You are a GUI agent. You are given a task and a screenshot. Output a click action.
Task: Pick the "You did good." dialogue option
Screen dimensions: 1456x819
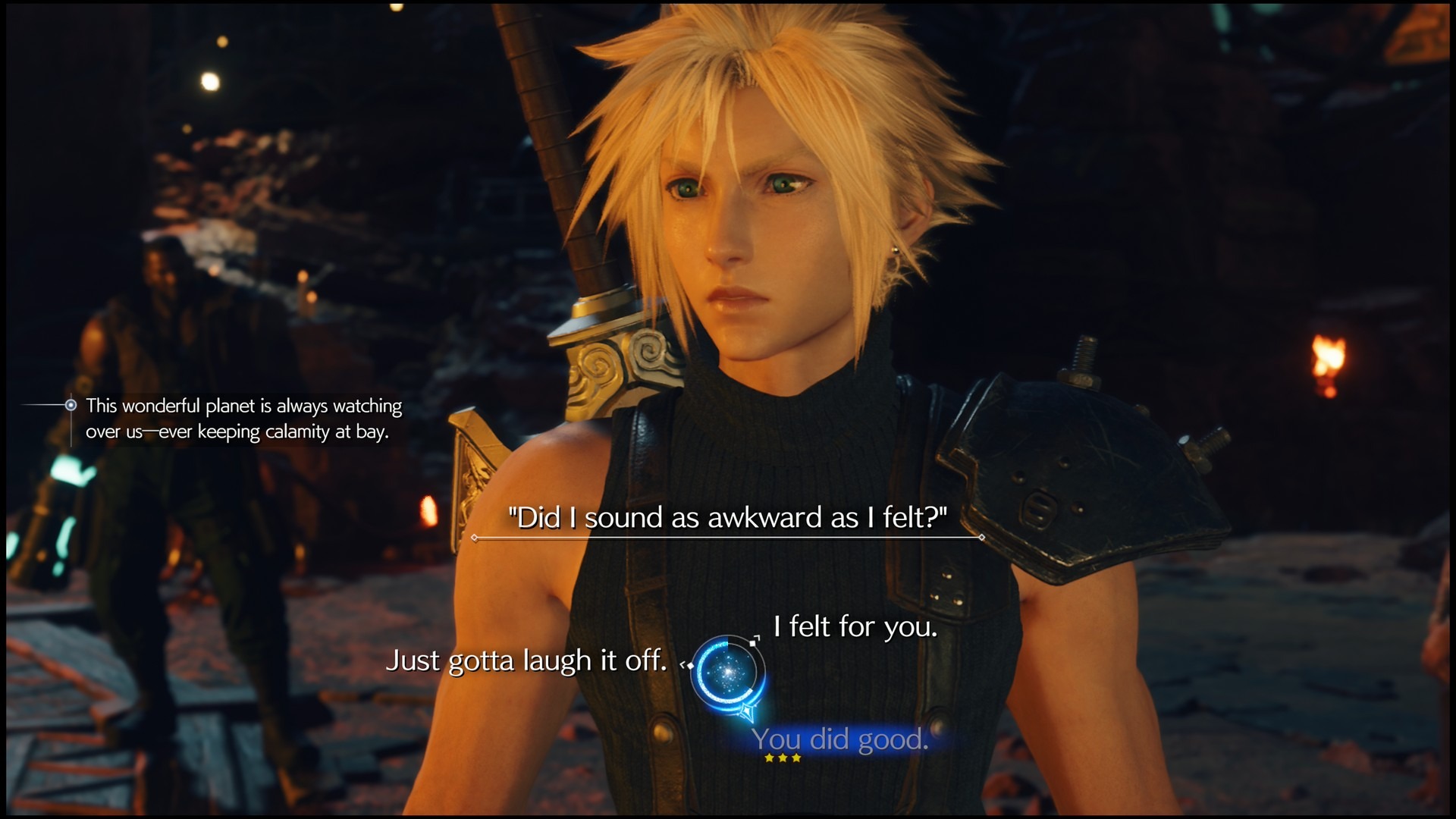[x=840, y=739]
